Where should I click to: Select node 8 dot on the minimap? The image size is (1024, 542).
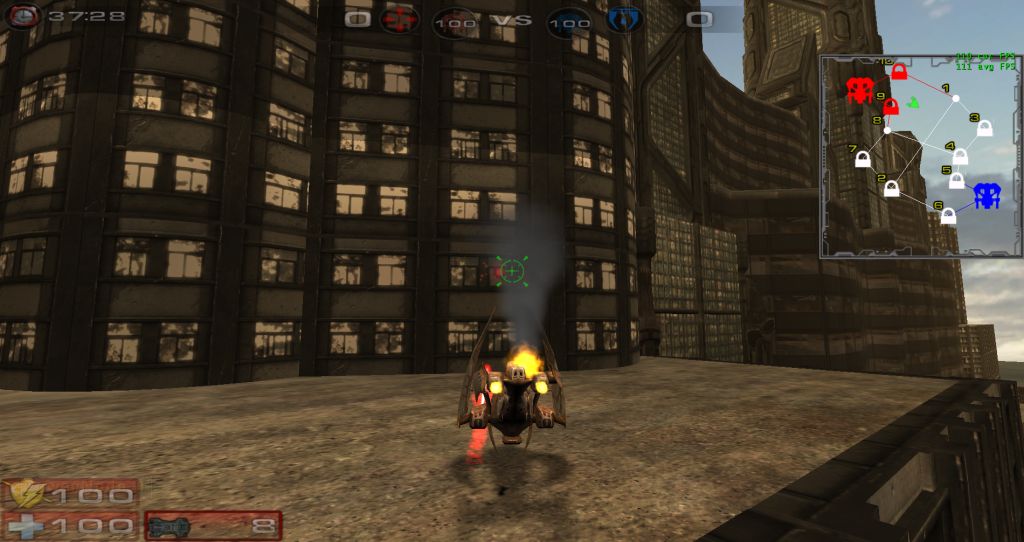(887, 130)
